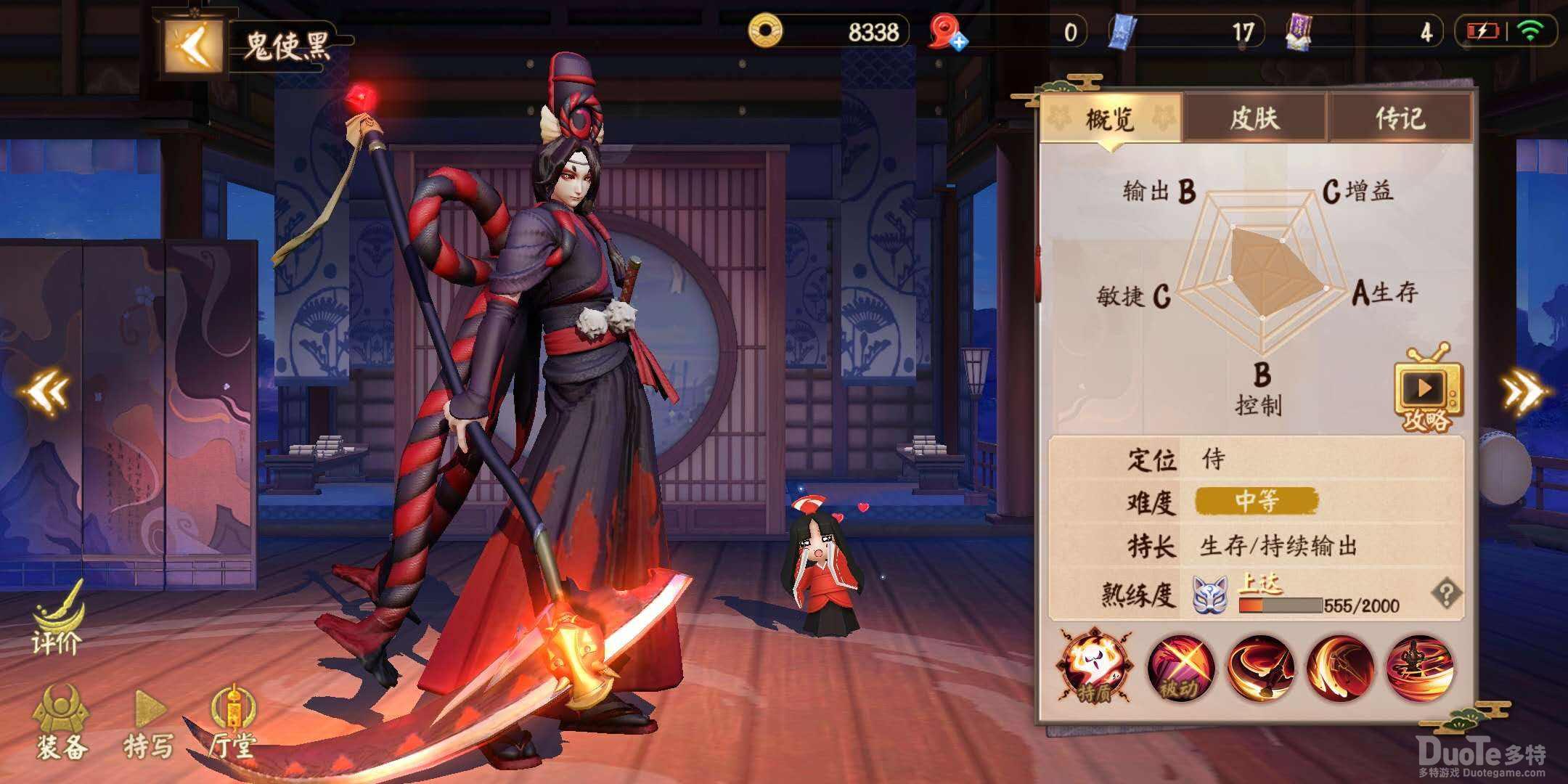Show the previous character with the left arrow
The width and height of the screenshot is (1568, 784).
(x=46, y=392)
